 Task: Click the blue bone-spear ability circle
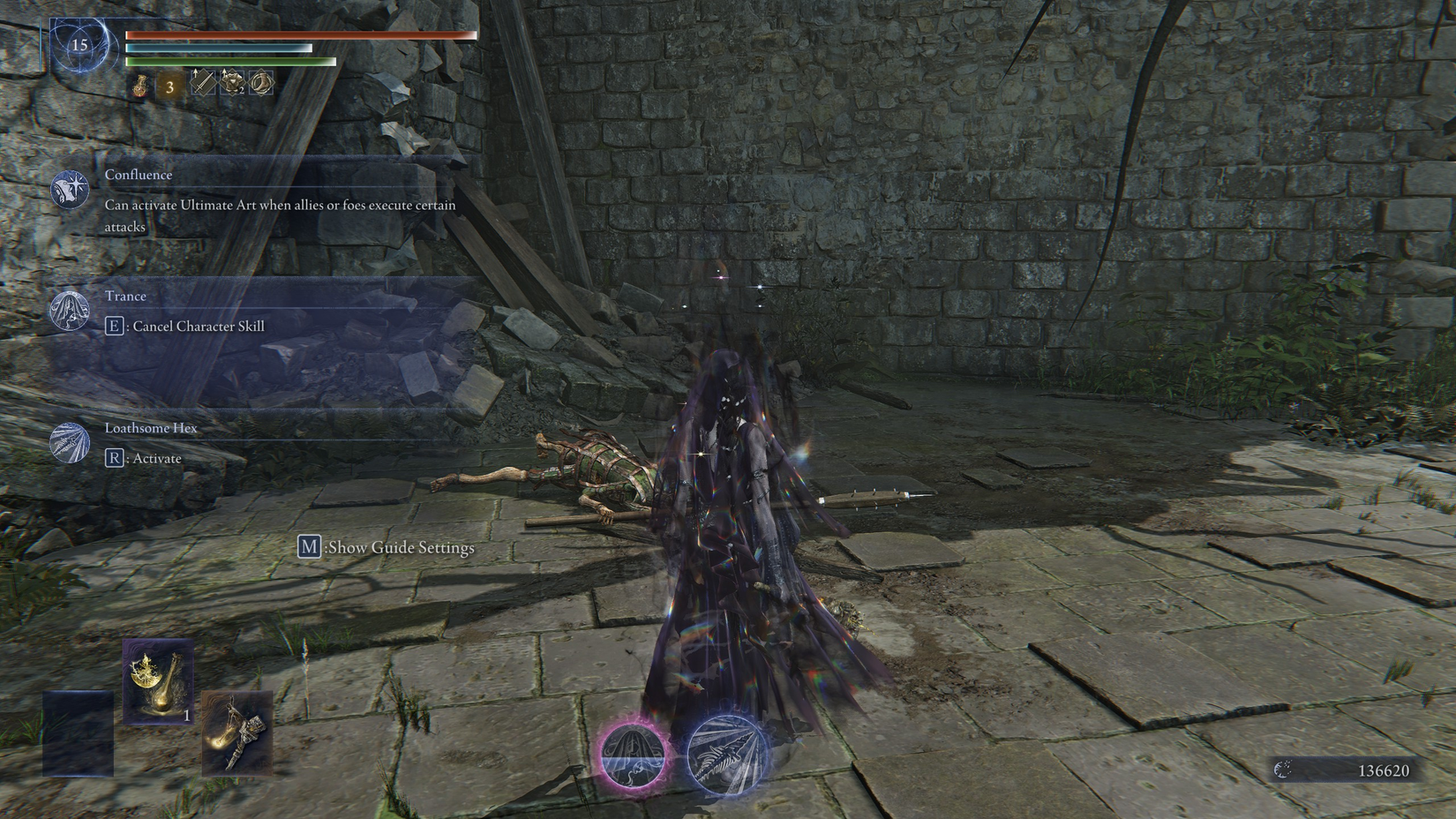click(724, 755)
